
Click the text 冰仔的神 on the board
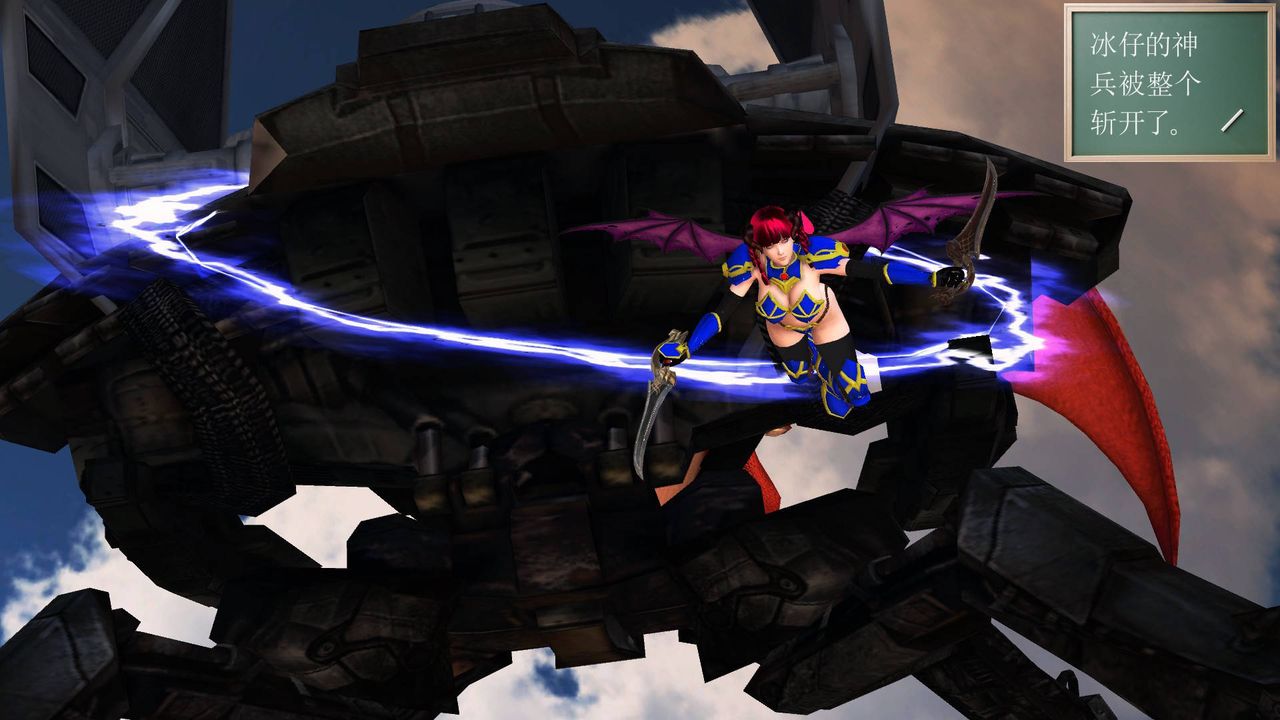(x=1140, y=45)
